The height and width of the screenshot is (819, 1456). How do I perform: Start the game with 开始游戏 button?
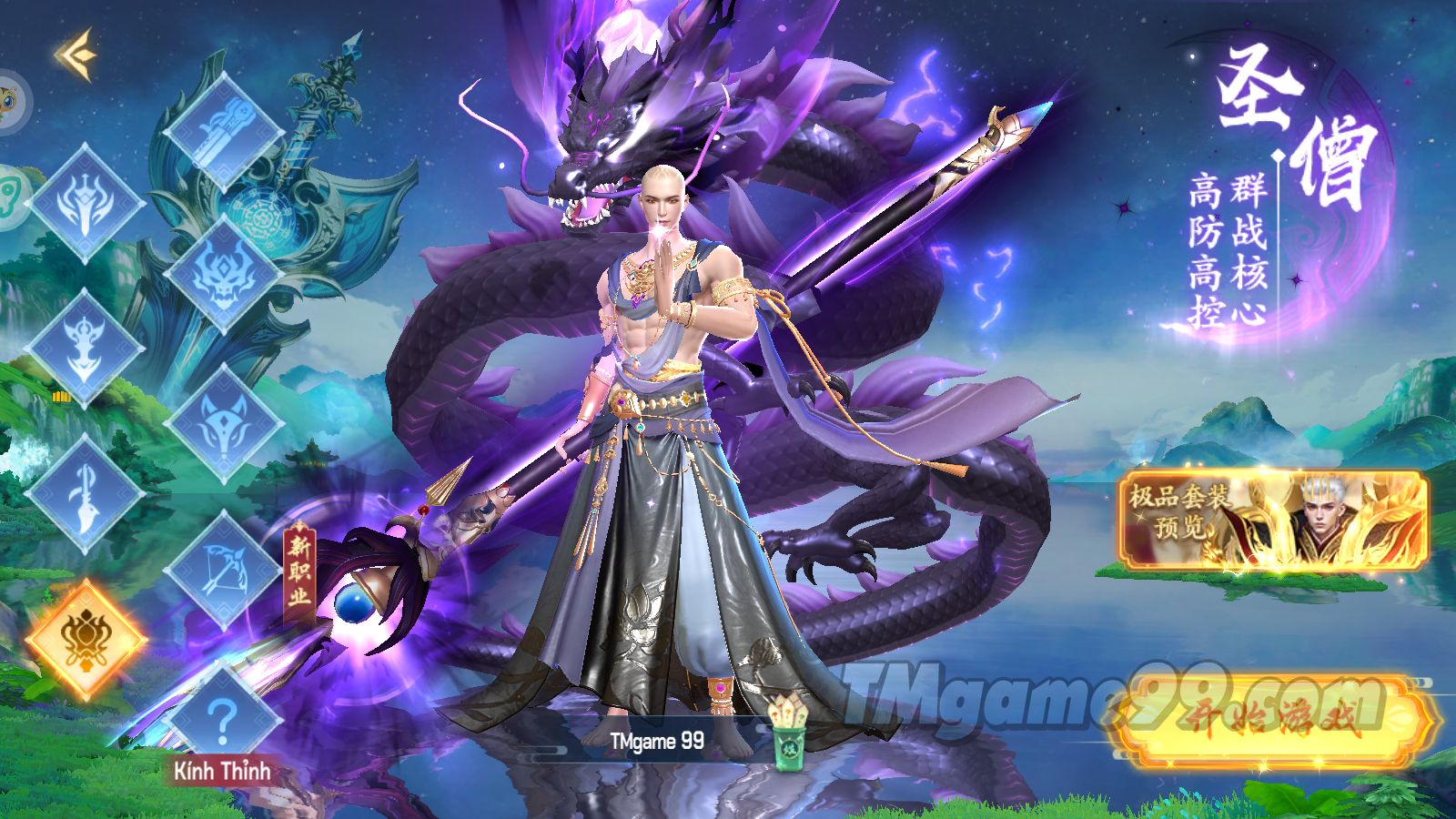point(1274,722)
